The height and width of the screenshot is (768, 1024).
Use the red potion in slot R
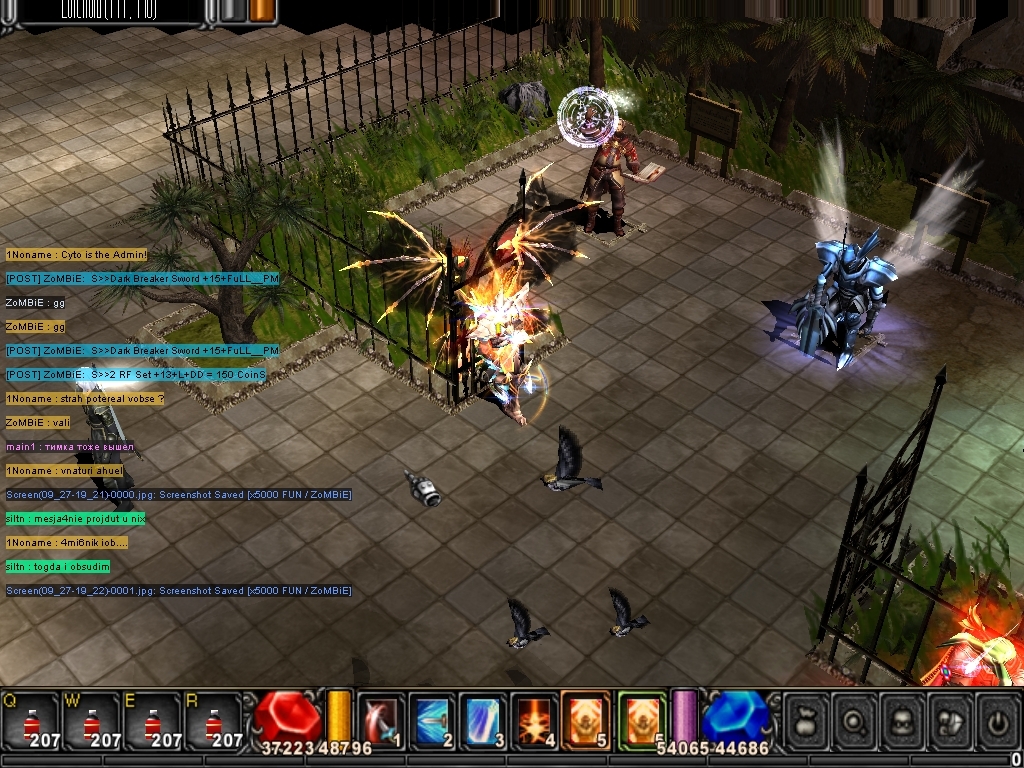pos(212,720)
